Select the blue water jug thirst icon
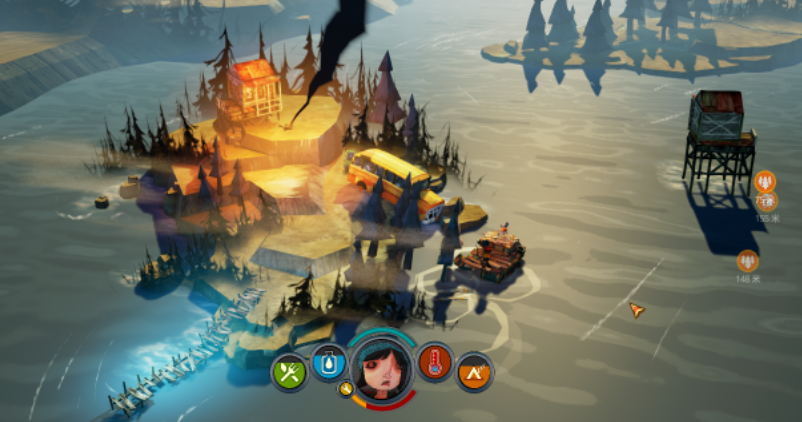Screen dimensions: 802x422 (x=330, y=362)
